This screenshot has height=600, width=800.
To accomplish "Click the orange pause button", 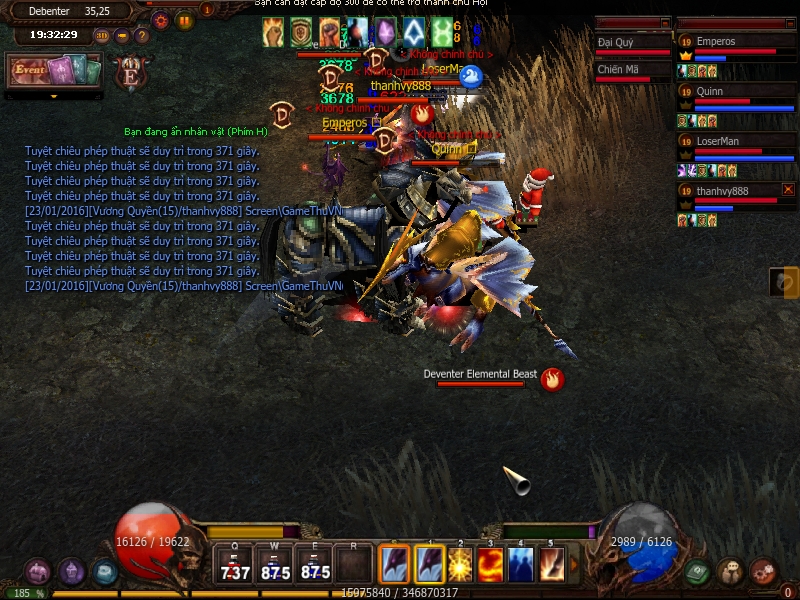I will (185, 19).
